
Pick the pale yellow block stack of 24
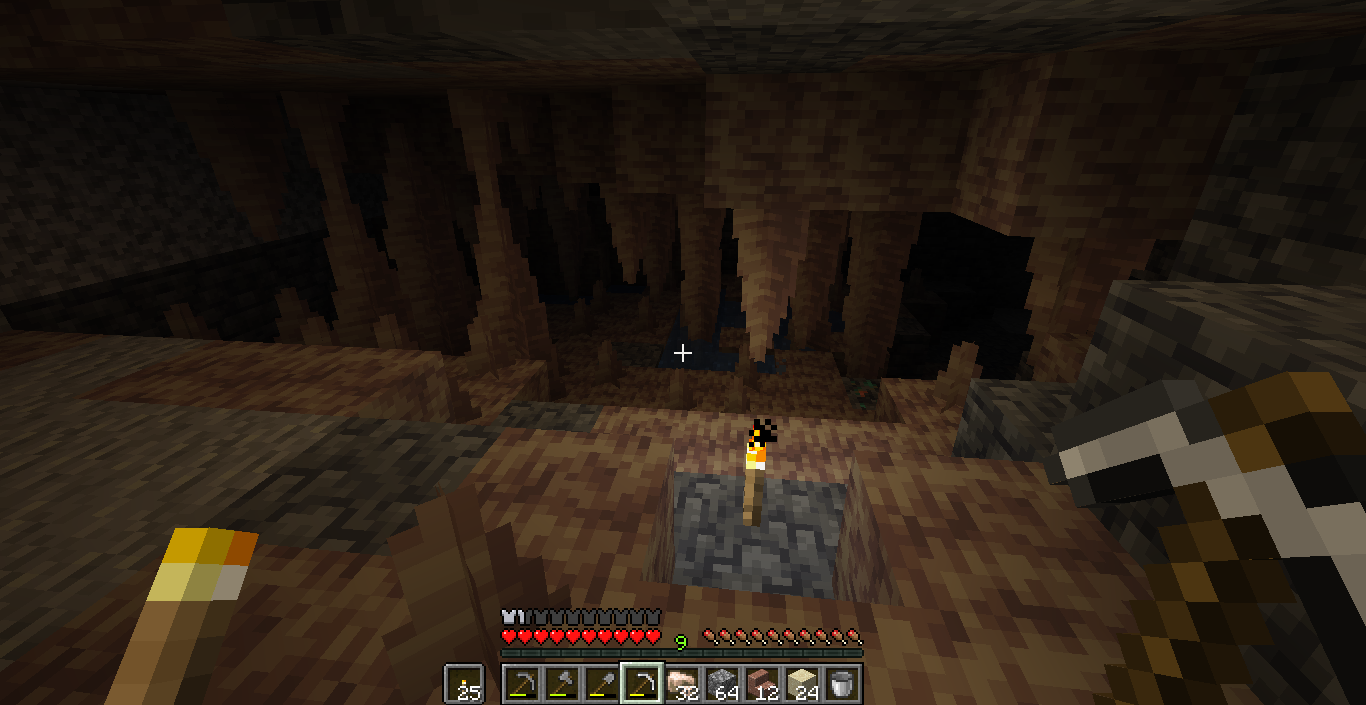[802, 684]
